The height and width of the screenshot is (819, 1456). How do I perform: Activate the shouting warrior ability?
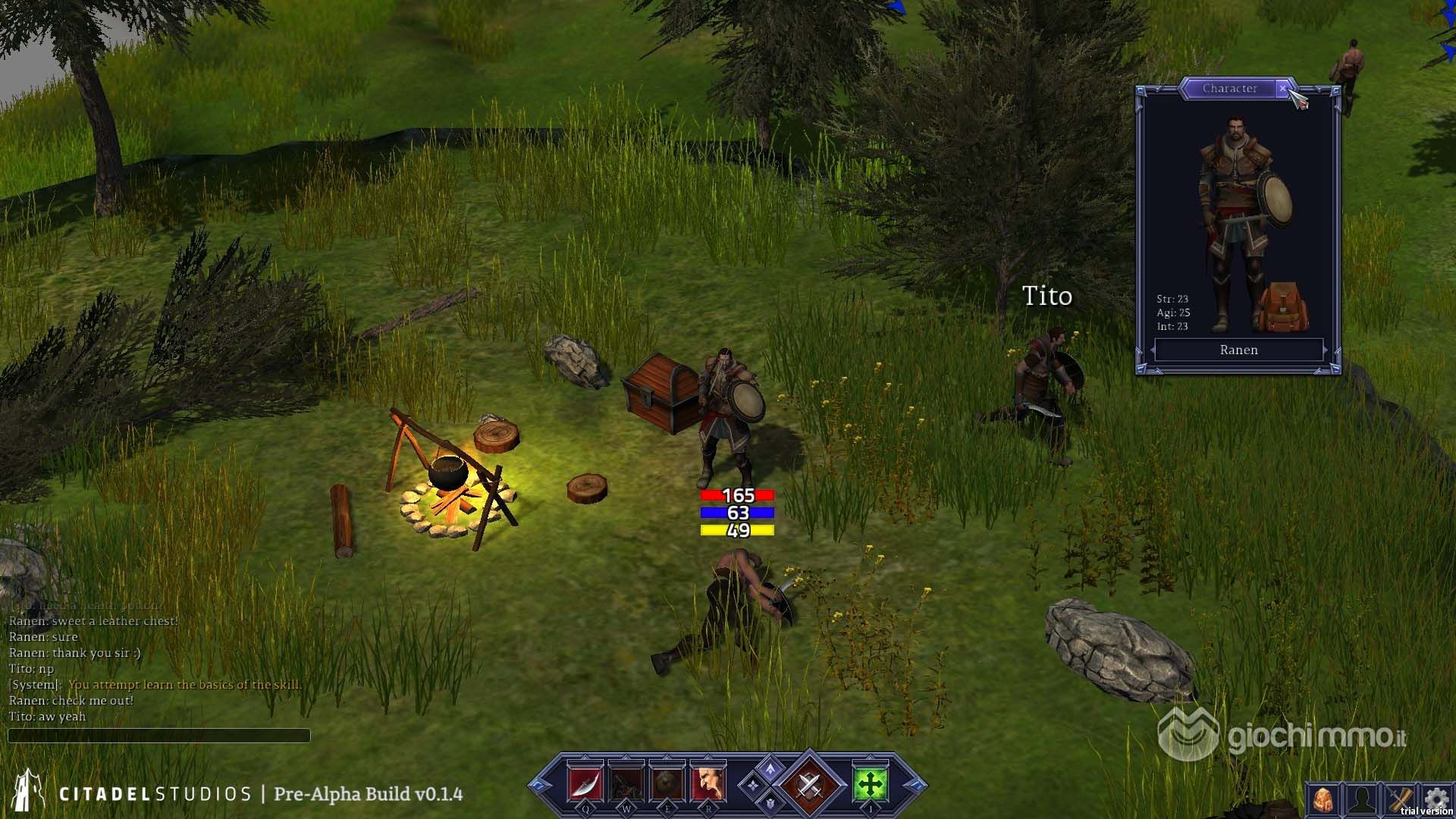(x=708, y=784)
